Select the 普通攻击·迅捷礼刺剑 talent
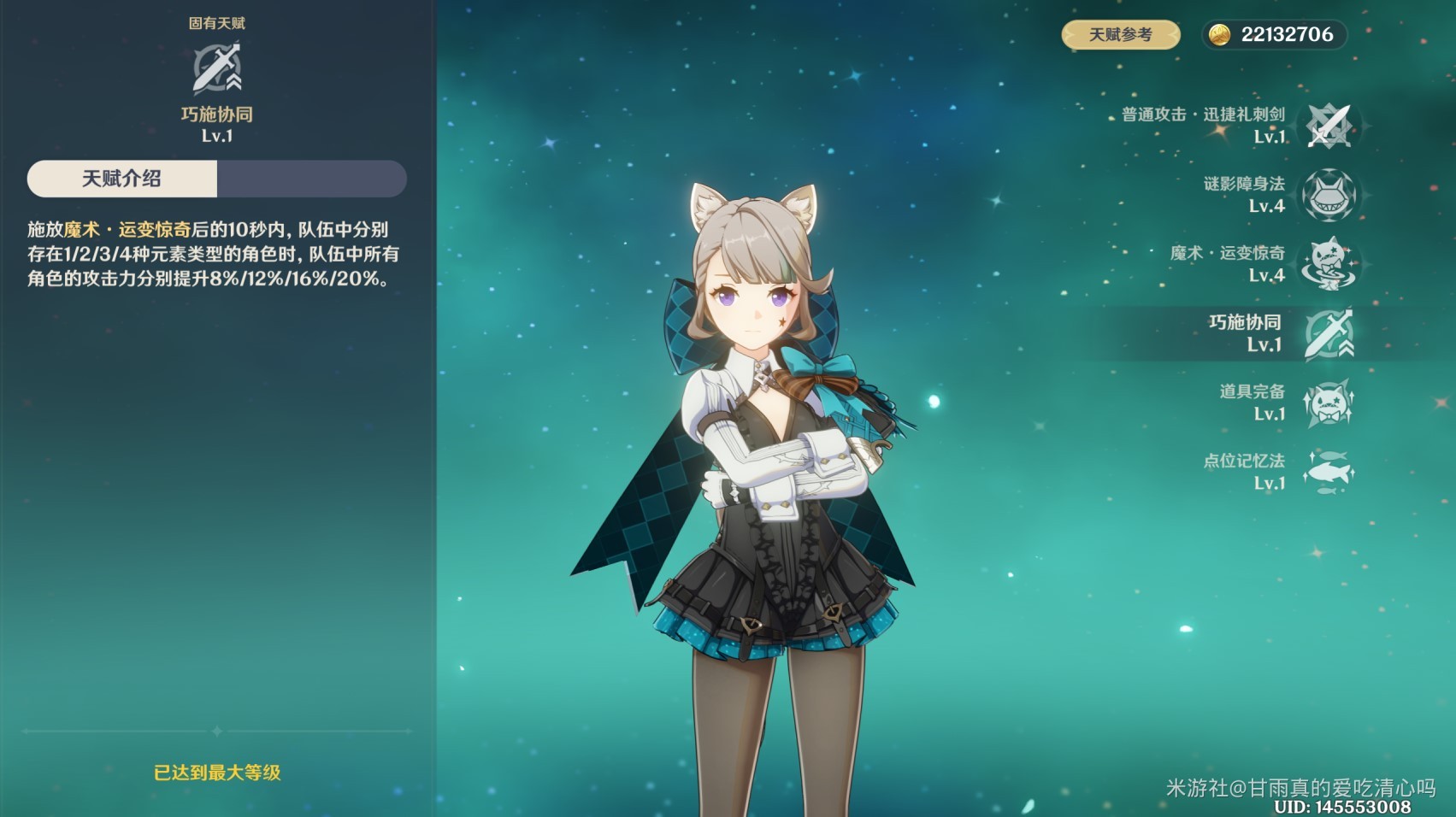The height and width of the screenshot is (817, 1456). tap(1329, 126)
